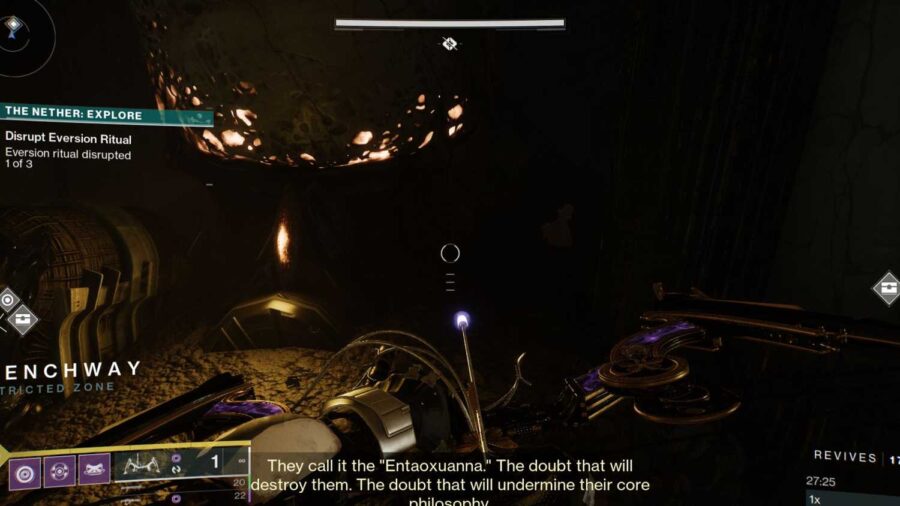Click the marker icon below the top bar
Screen dimensions: 900x506
(450, 44)
